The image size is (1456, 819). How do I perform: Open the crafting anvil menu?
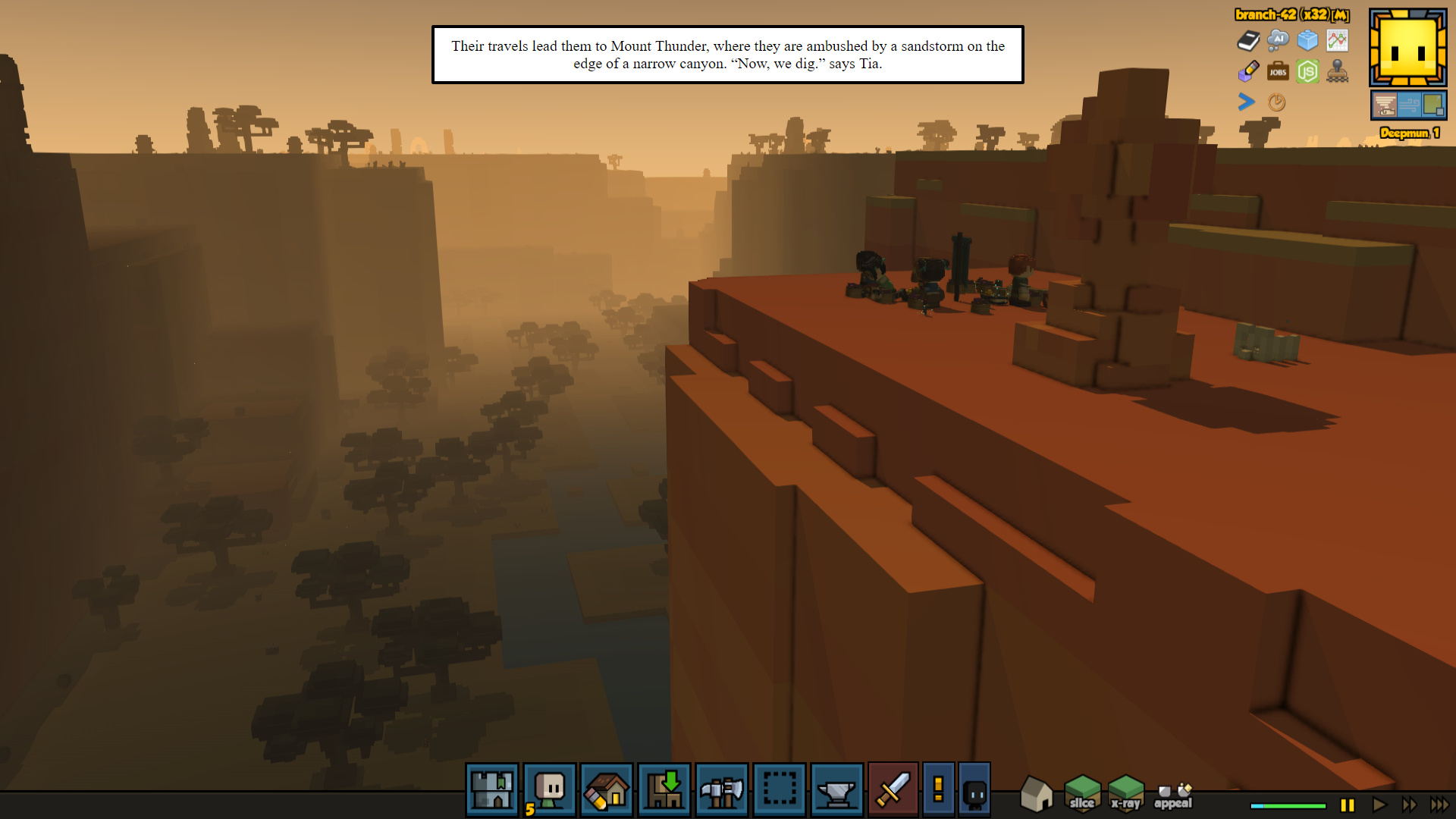coord(836,789)
